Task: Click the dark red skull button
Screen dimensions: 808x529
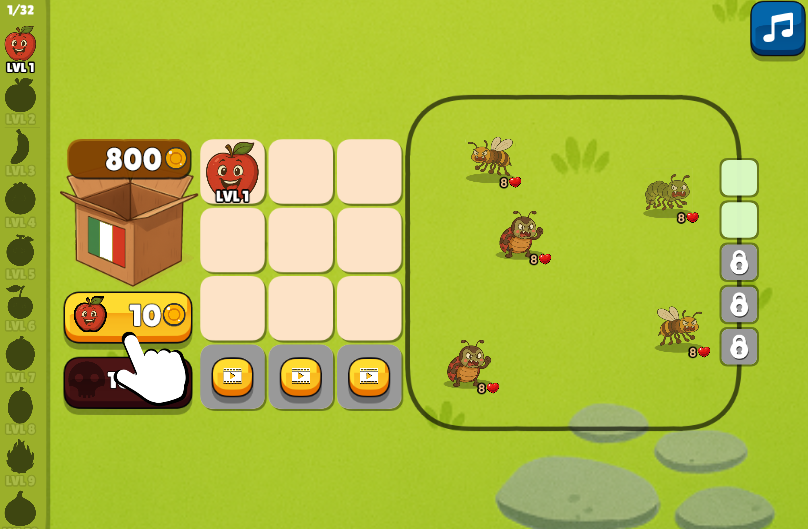Action: tap(90, 381)
